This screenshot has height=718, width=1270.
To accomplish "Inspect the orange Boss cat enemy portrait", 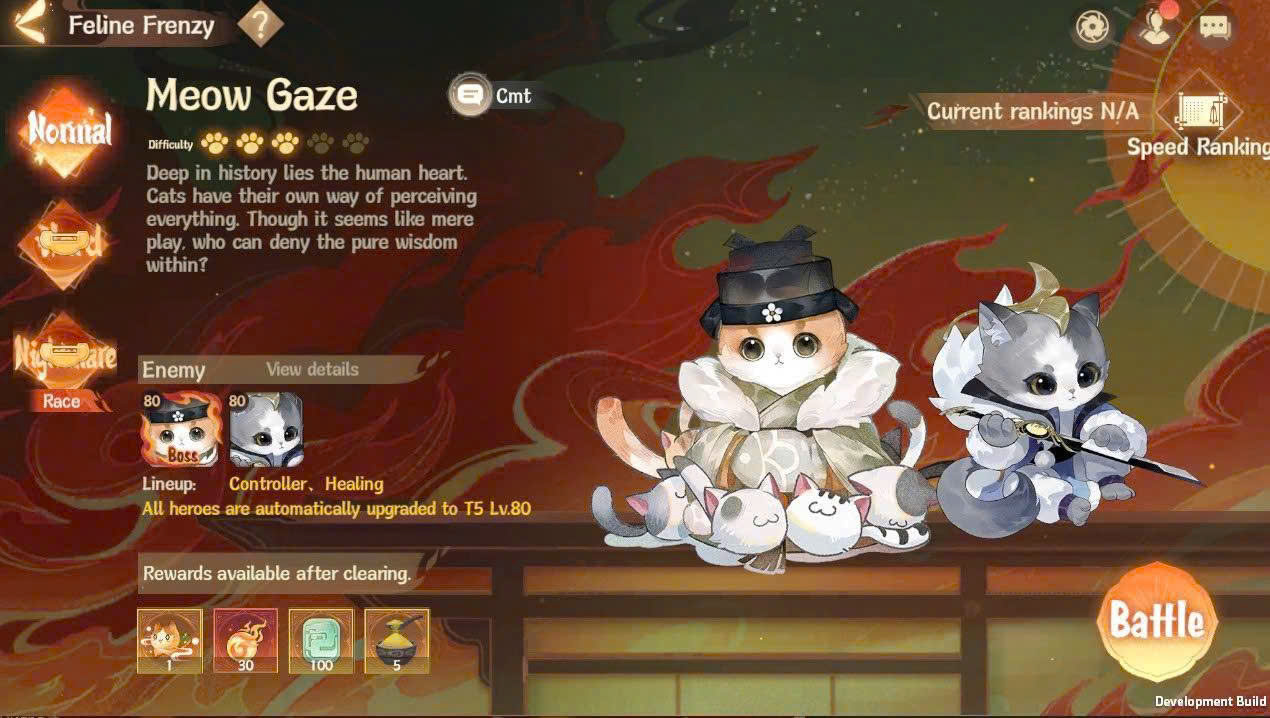I will [181, 429].
